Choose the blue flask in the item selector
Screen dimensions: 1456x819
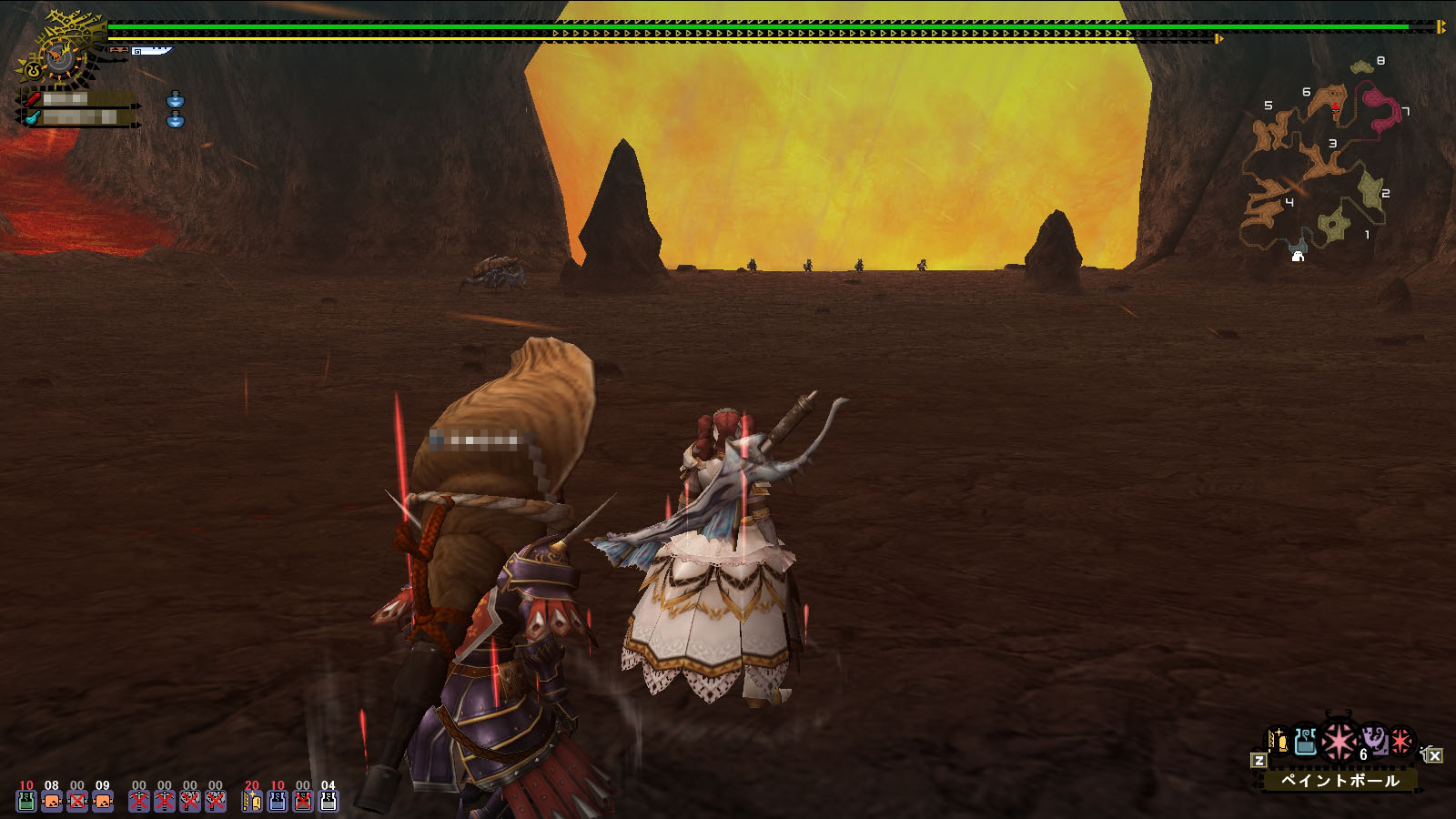coord(1306,742)
